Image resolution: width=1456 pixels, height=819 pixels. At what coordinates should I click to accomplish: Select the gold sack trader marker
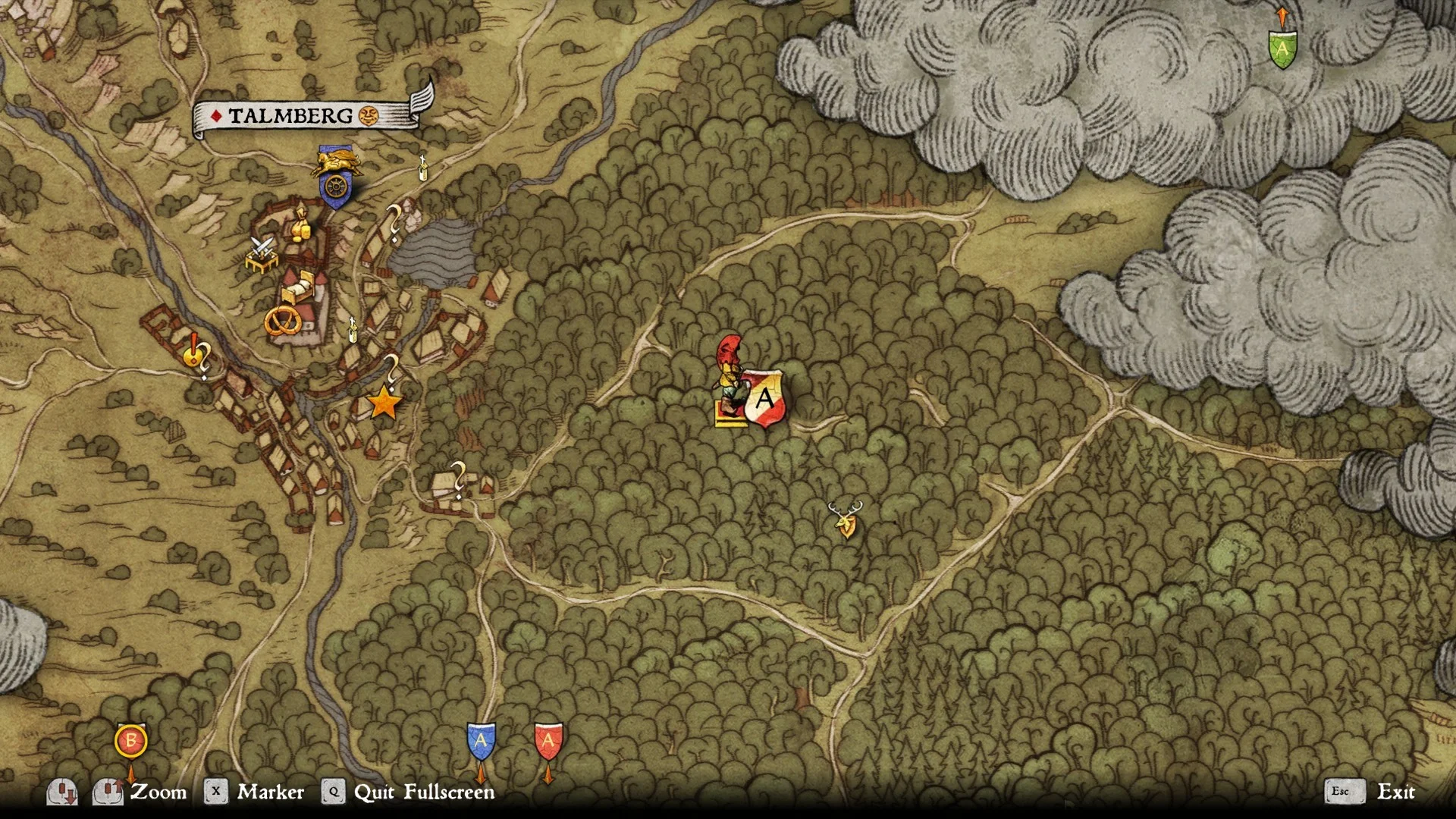(300, 225)
